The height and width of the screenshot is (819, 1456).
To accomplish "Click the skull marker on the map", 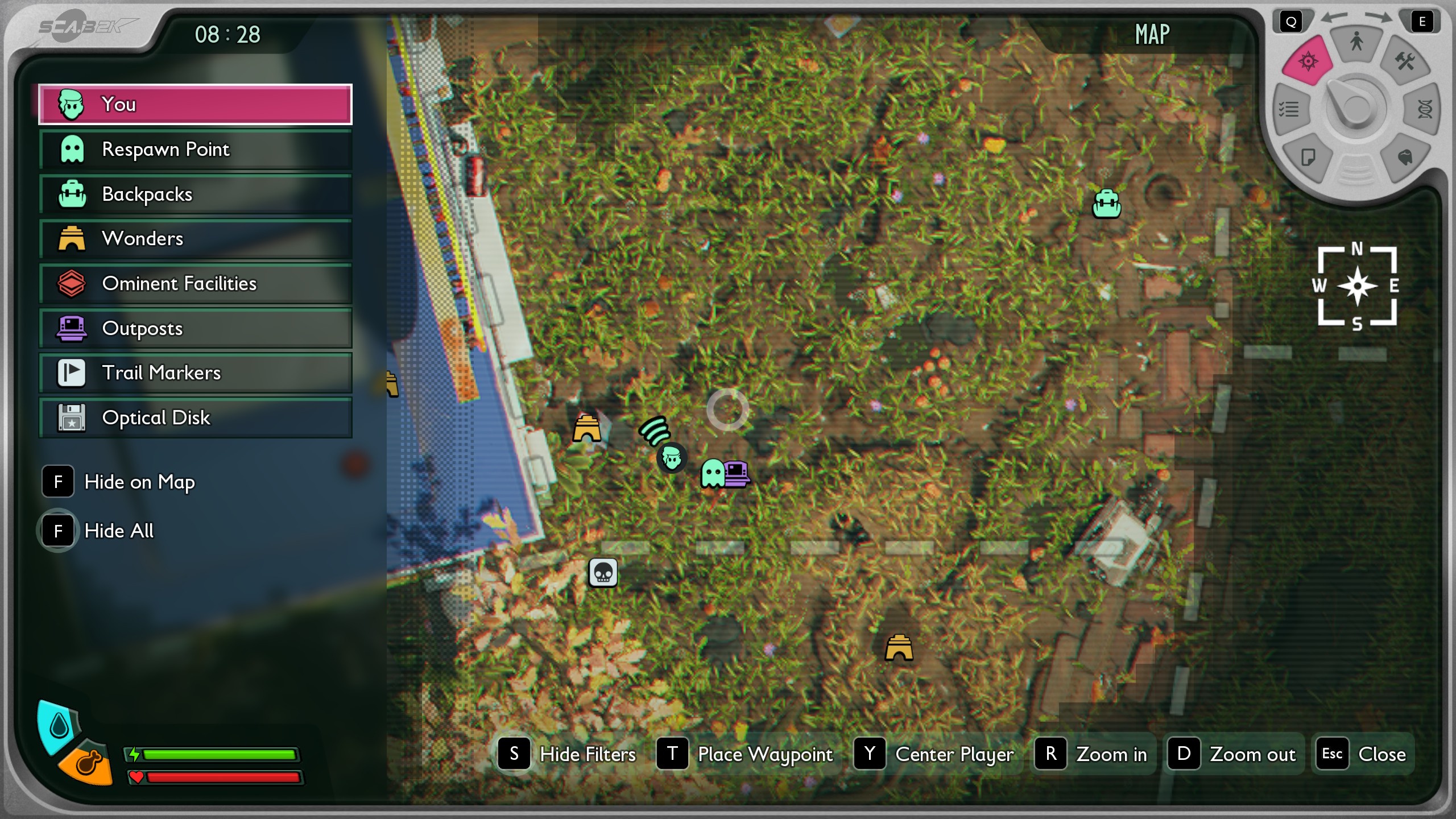I will [603, 572].
